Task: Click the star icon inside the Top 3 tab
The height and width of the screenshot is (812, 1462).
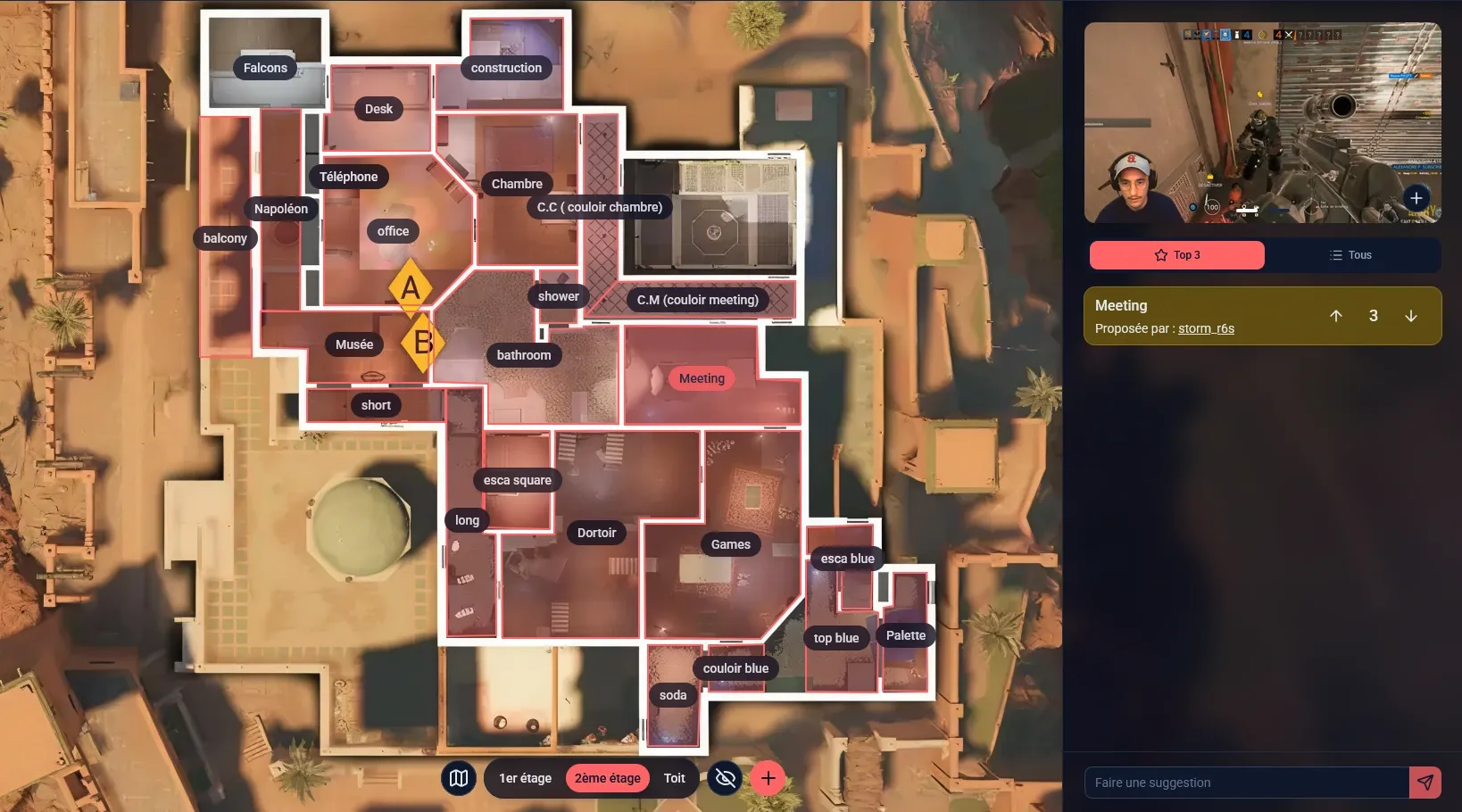Action: 1159,254
